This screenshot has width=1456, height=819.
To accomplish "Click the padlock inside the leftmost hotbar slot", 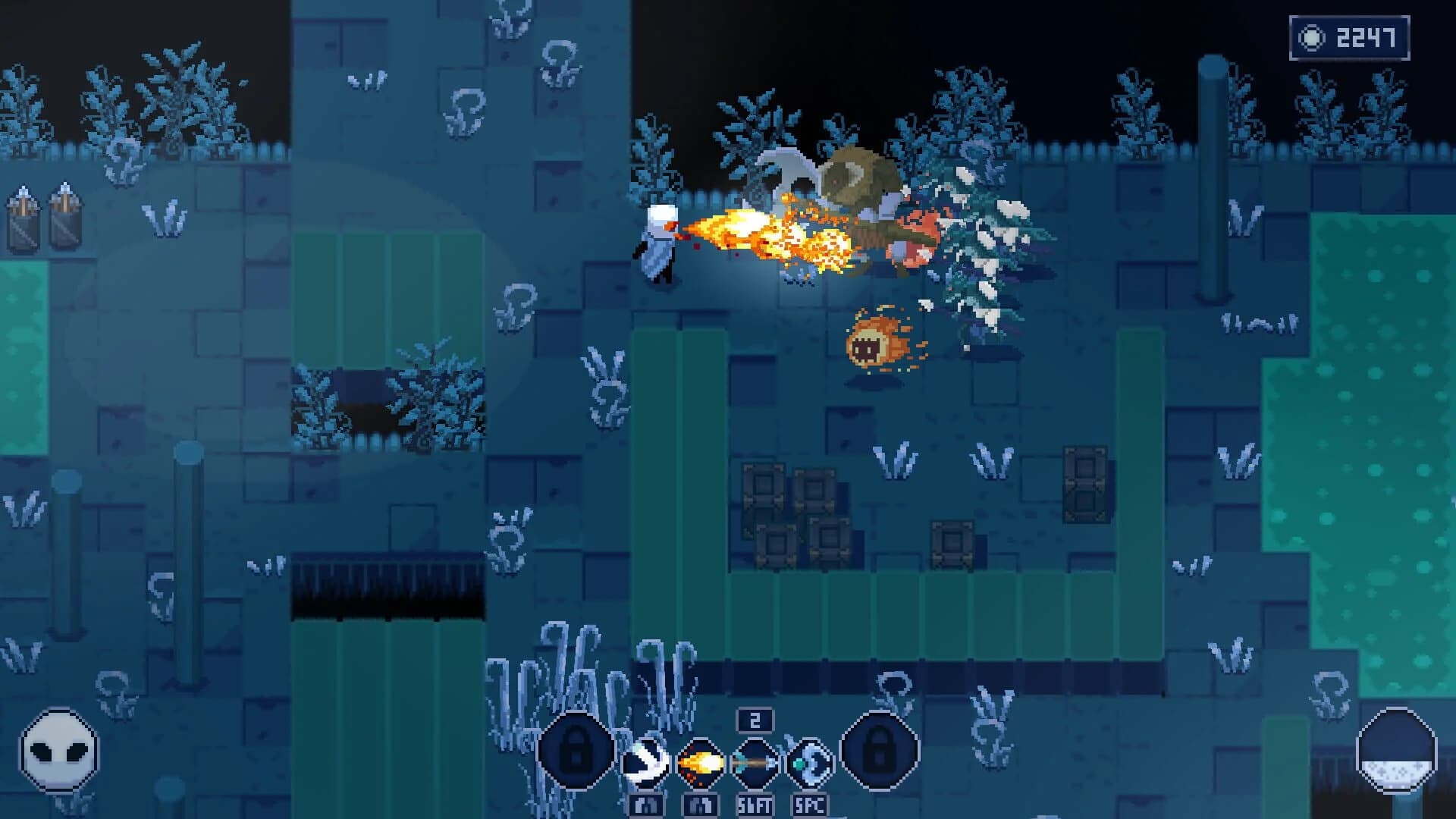I will point(576,751).
